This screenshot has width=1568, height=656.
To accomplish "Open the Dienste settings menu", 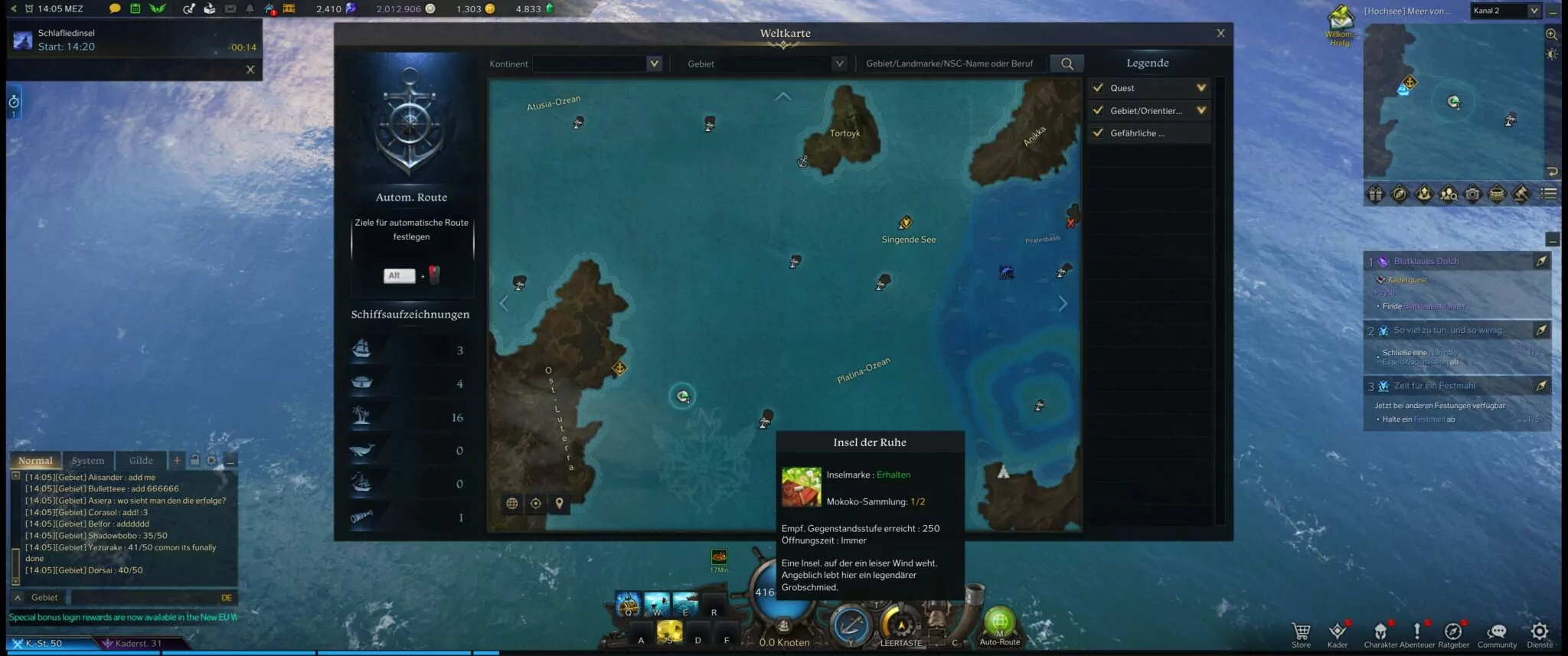I will point(1539,632).
